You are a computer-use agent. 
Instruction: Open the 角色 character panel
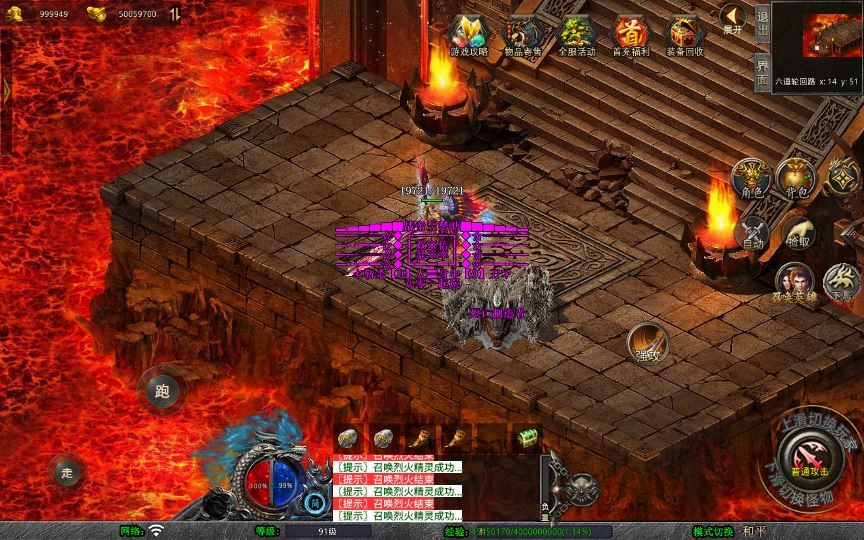750,178
